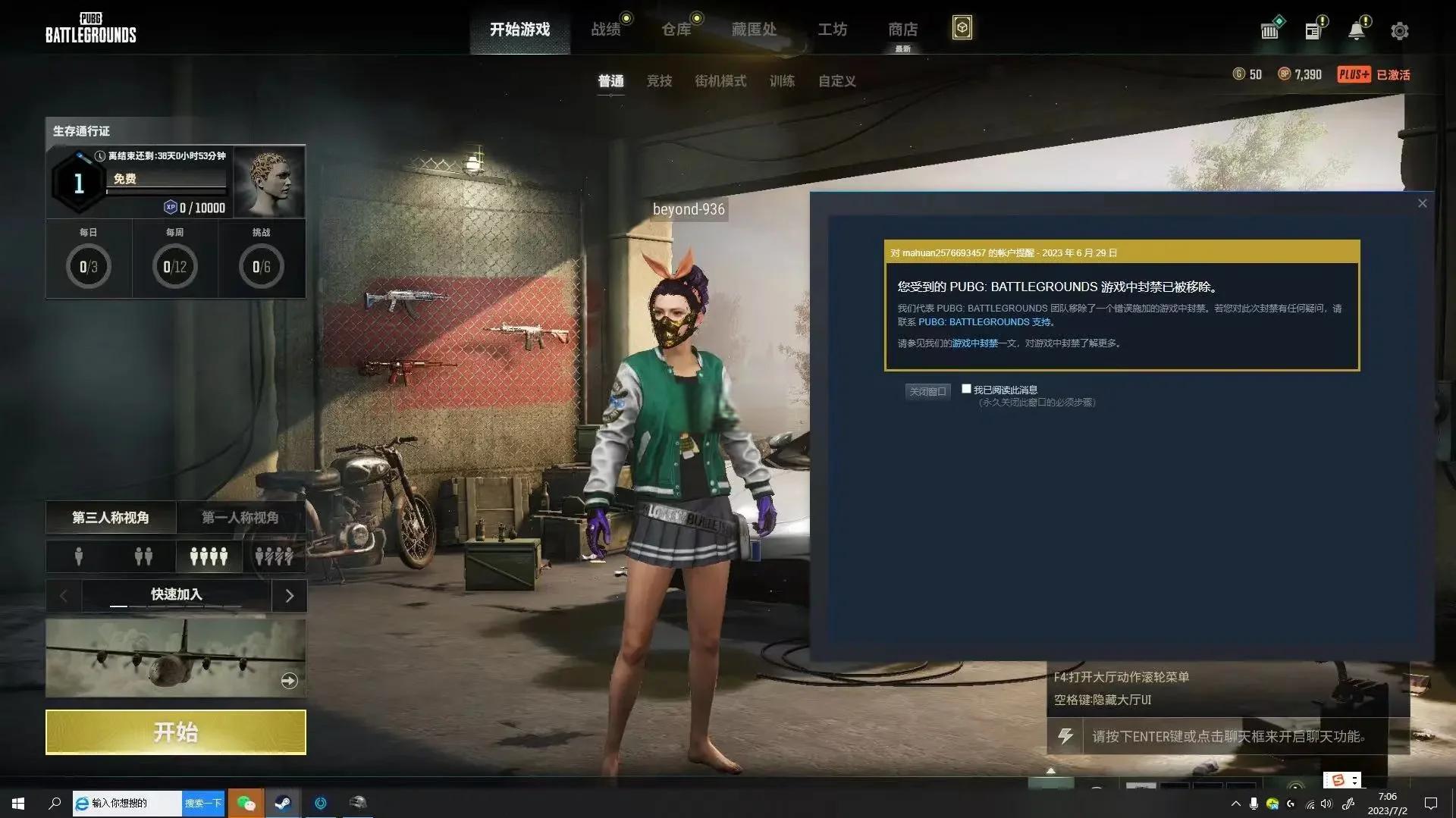1456x818 pixels.
Task: Click the 关闭窗口 close window button
Action: (927, 391)
